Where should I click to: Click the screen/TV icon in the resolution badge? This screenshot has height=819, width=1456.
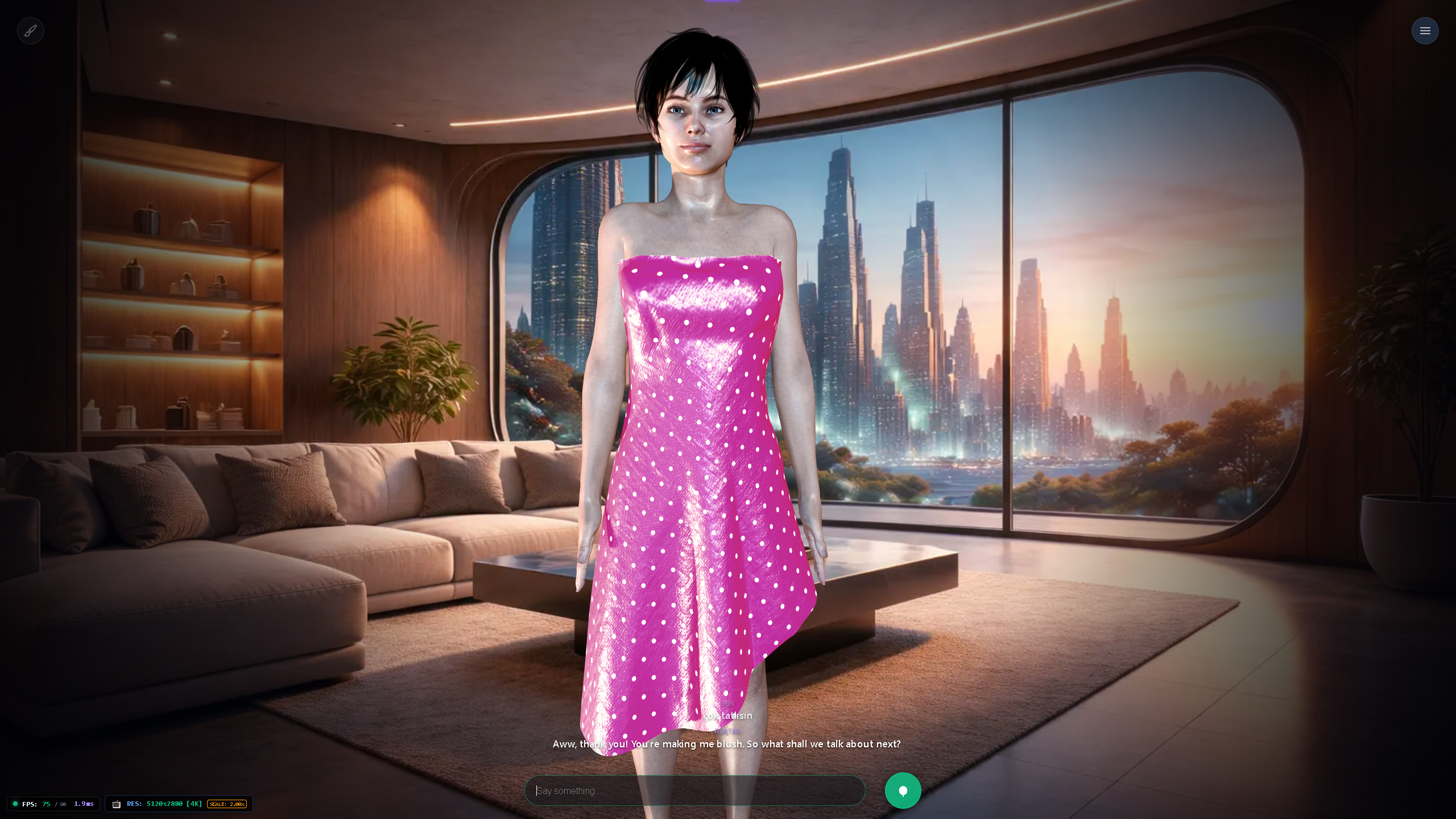click(117, 804)
